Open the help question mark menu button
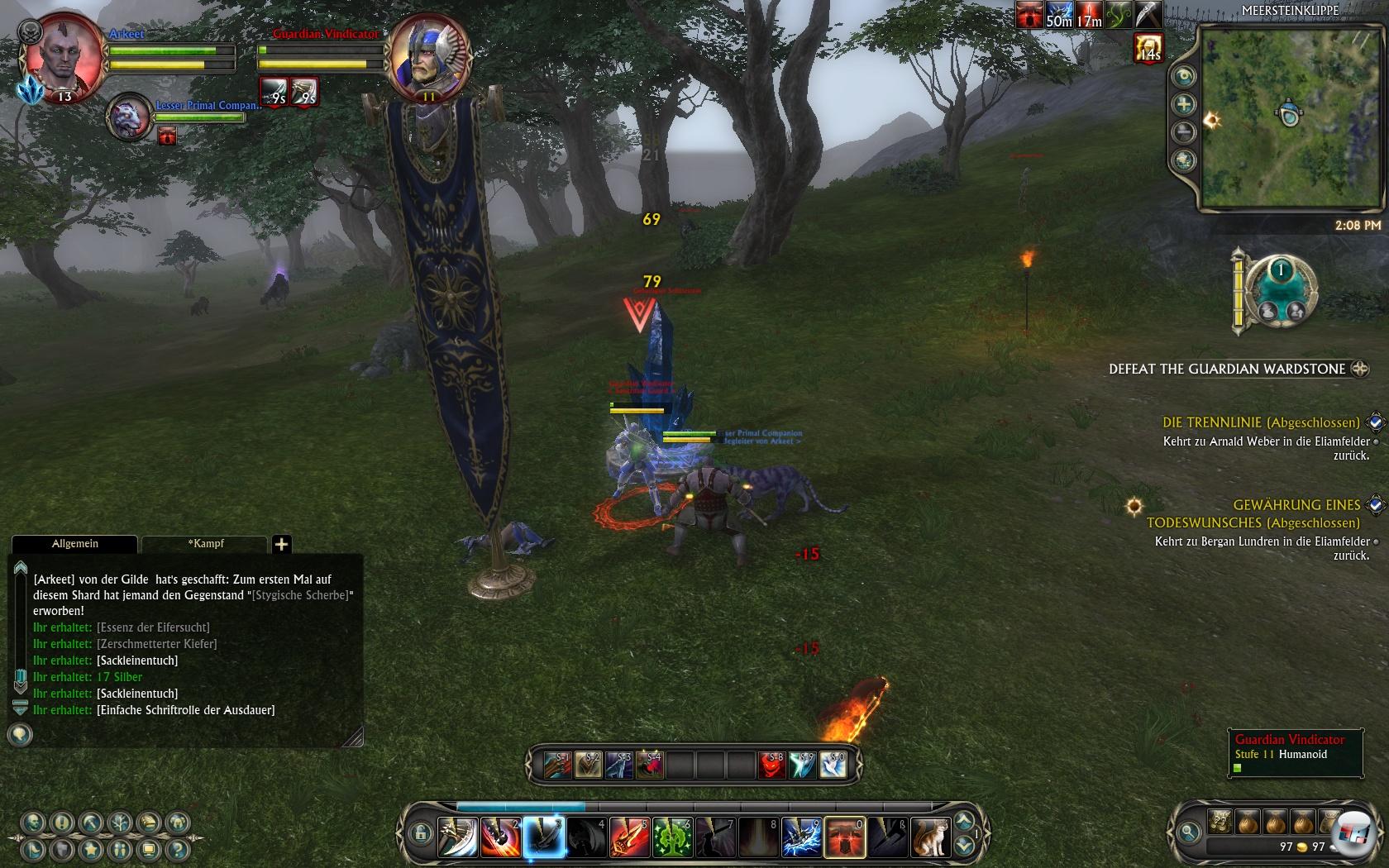The image size is (1389, 868). pyautogui.click(x=177, y=849)
